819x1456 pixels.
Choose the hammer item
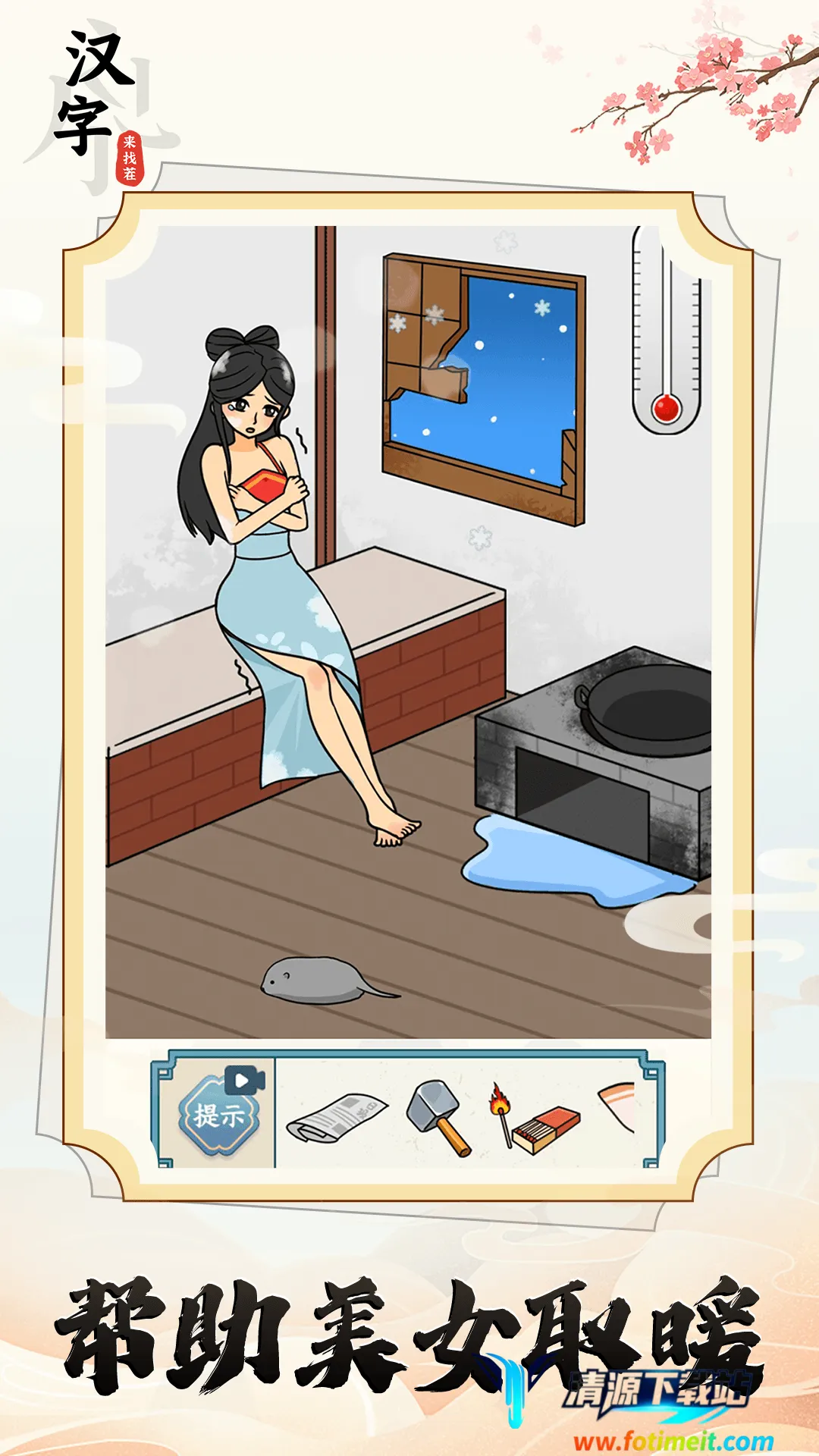click(x=439, y=1116)
